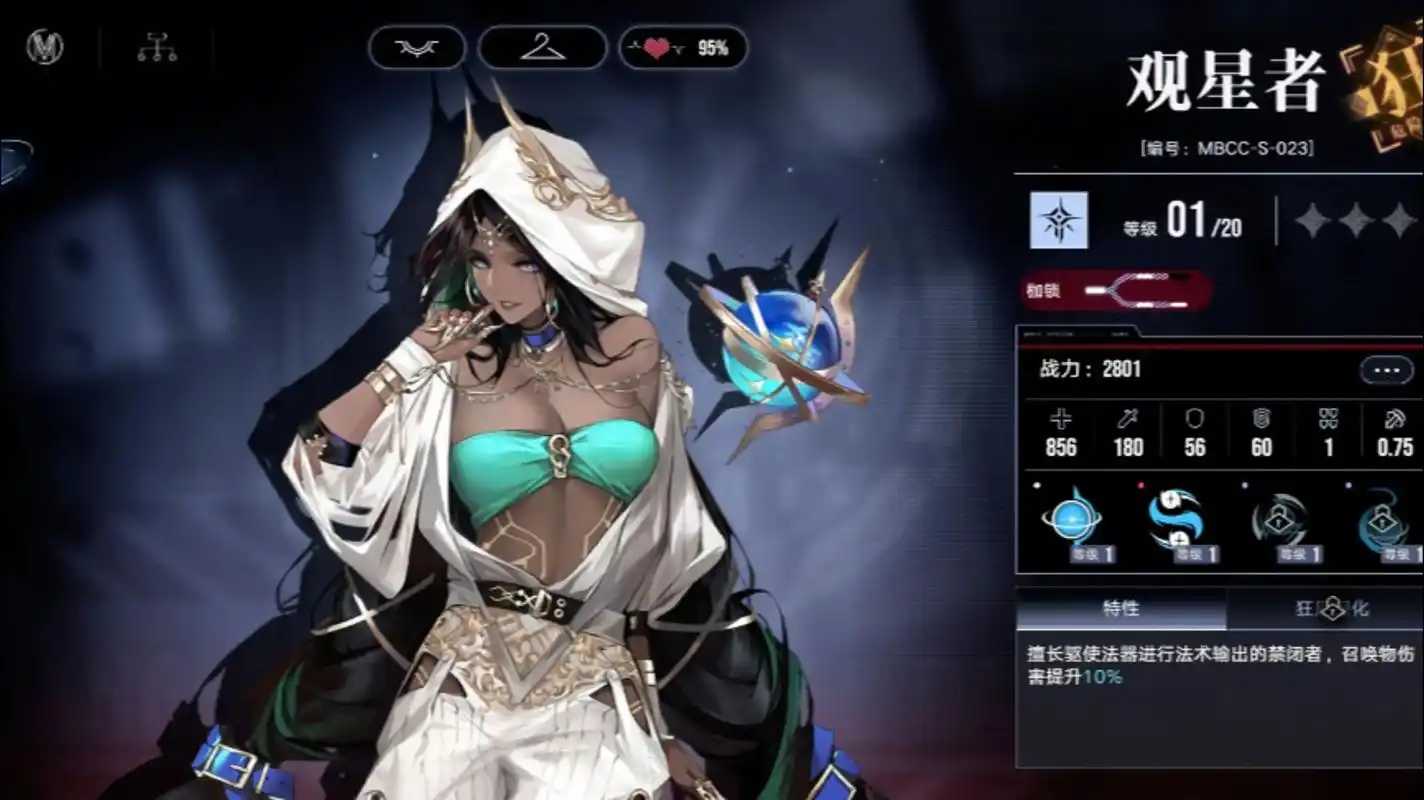Select the character's faction emblem icon
This screenshot has height=800, width=1424.
43,47
